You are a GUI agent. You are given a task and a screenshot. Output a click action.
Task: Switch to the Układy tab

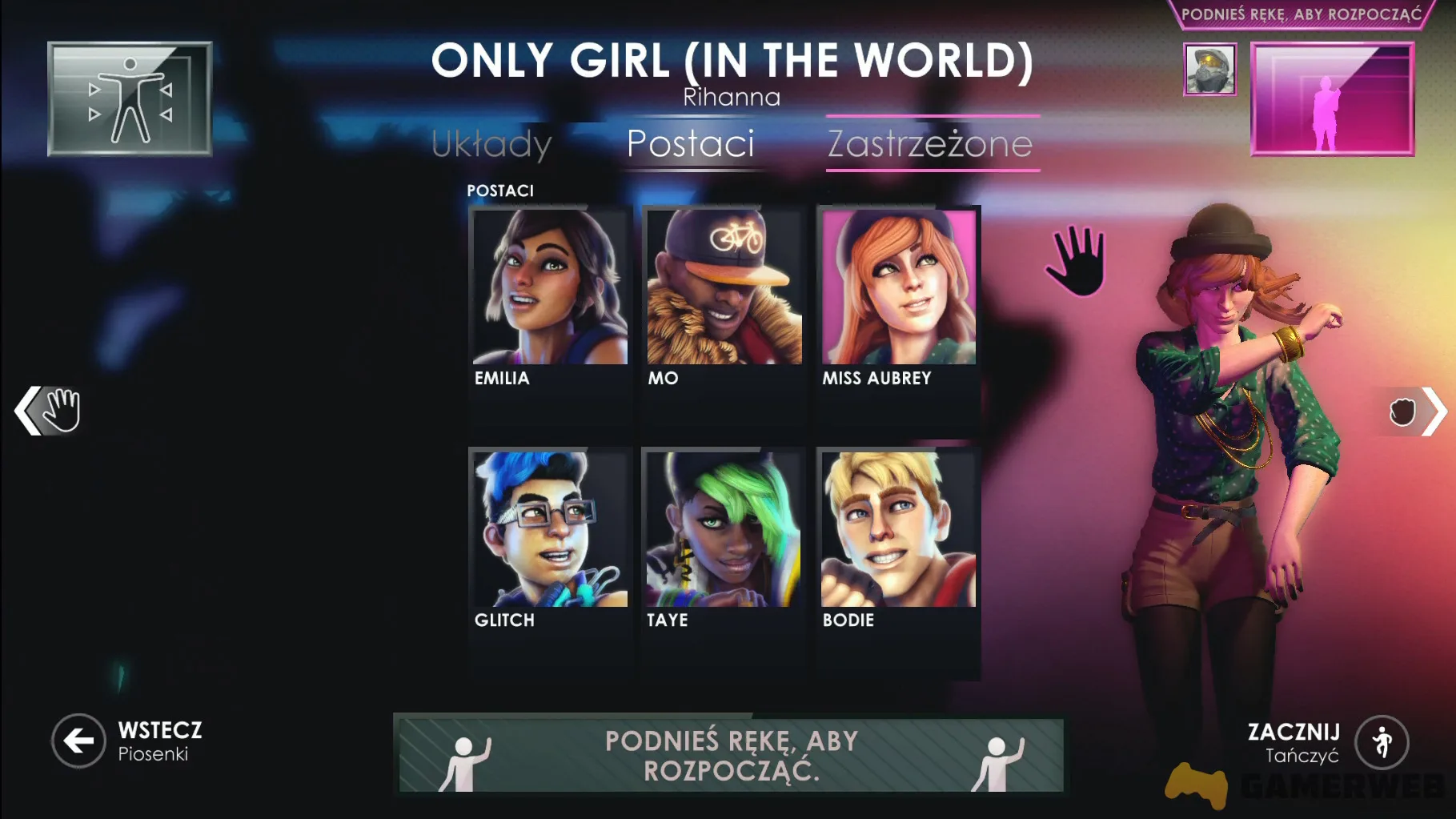tap(491, 144)
